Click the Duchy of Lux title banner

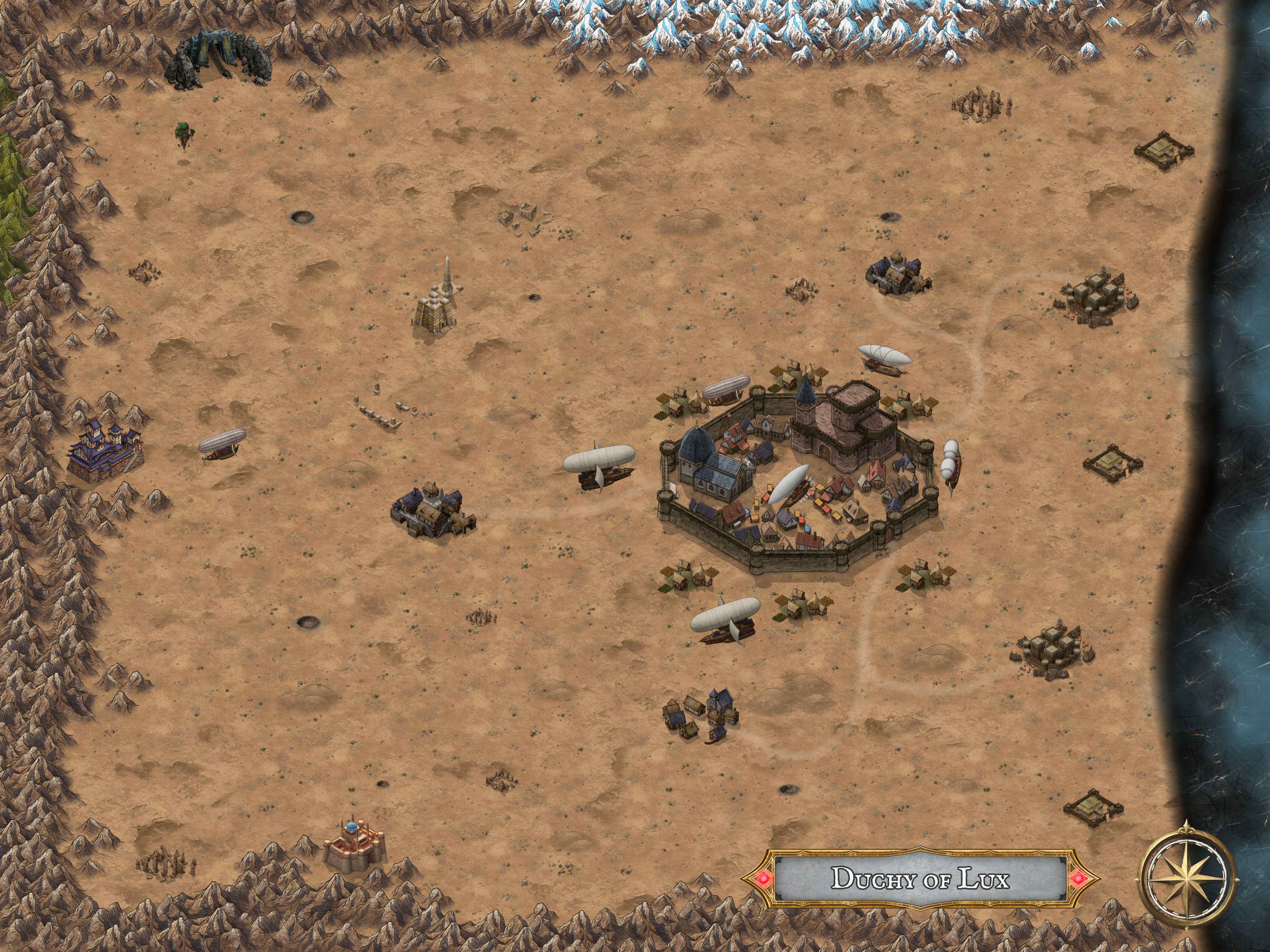920,879
